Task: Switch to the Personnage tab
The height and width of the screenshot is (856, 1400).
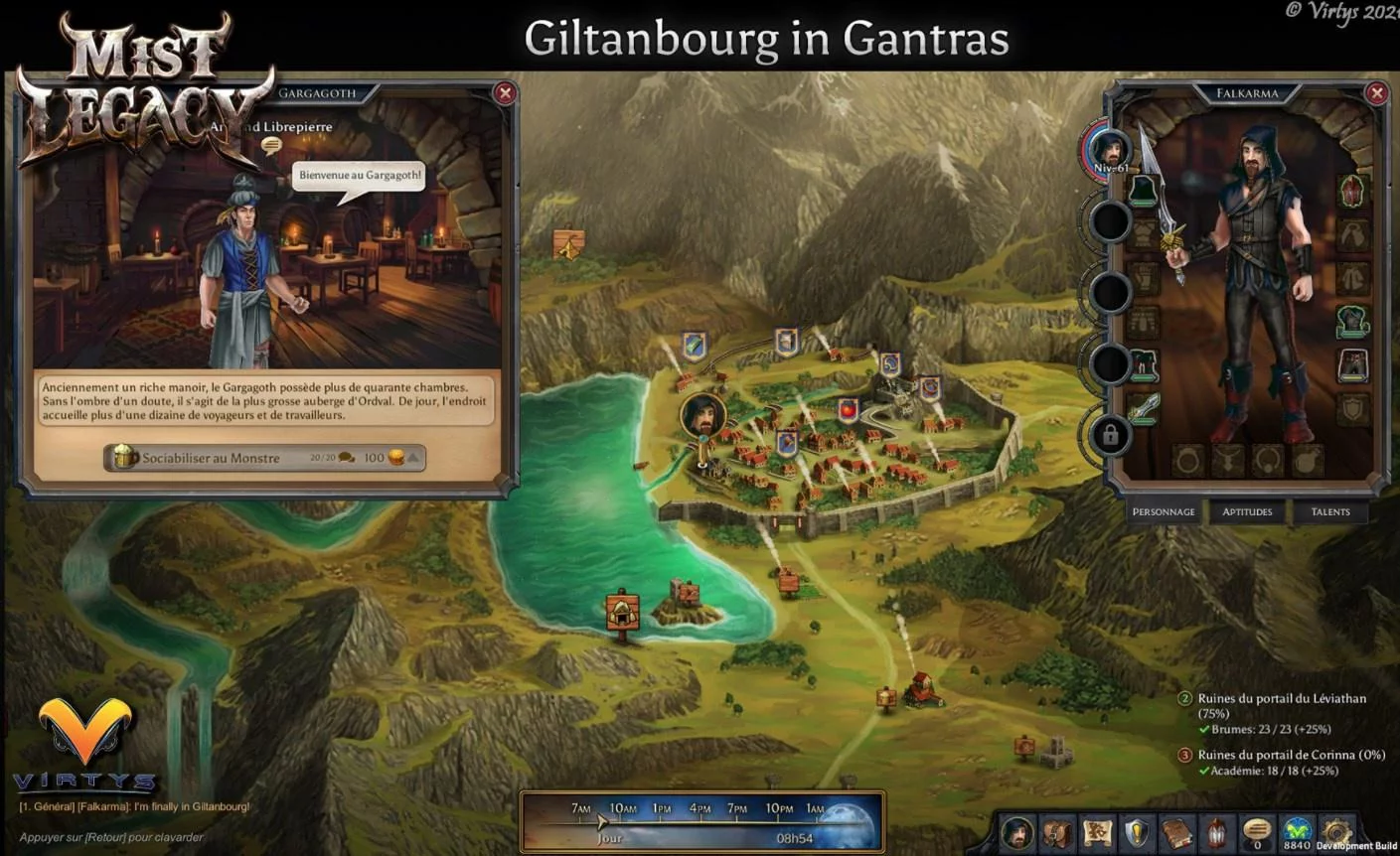Action: click(x=1164, y=511)
